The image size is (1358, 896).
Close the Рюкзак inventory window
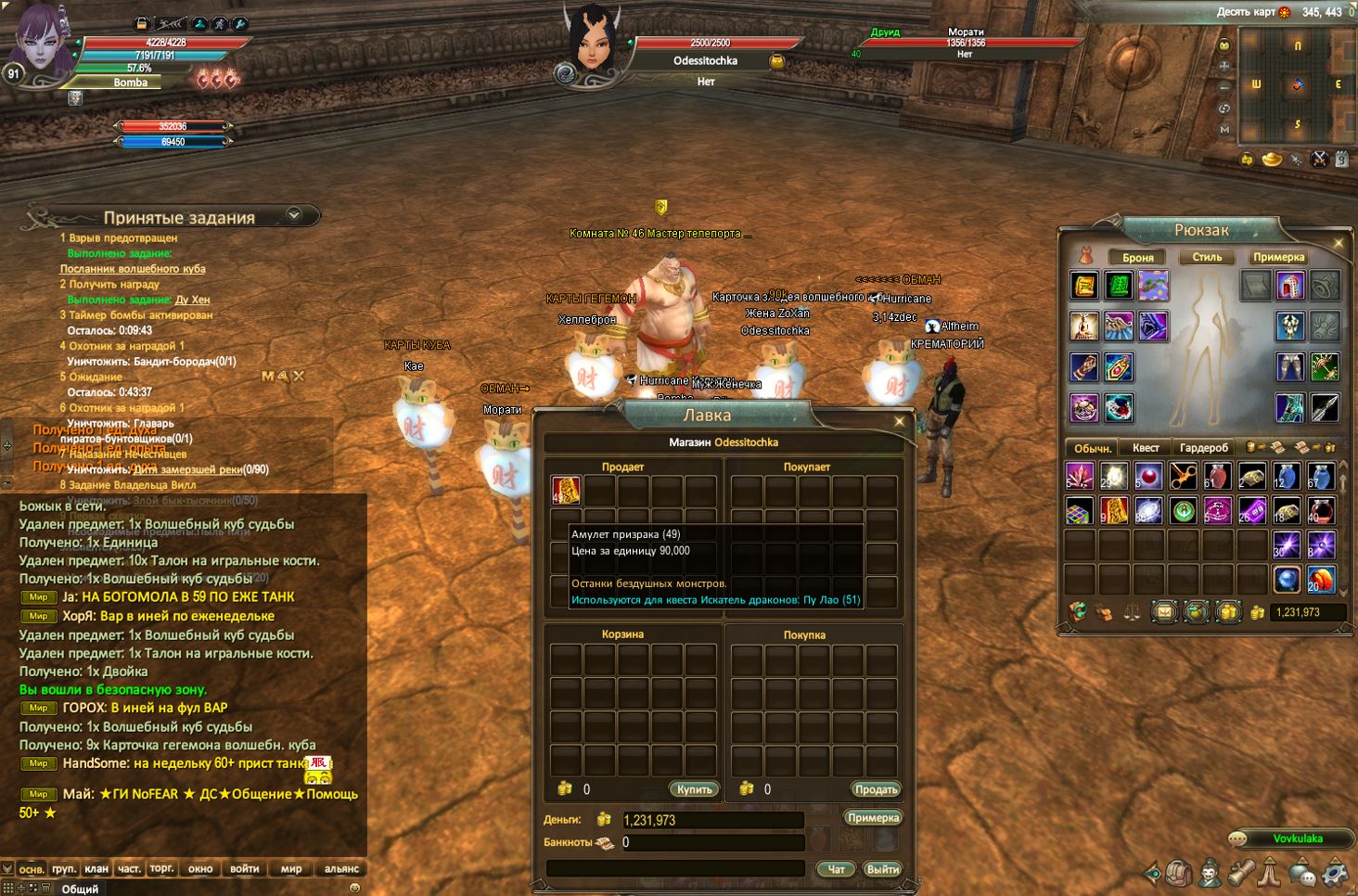point(1339,243)
